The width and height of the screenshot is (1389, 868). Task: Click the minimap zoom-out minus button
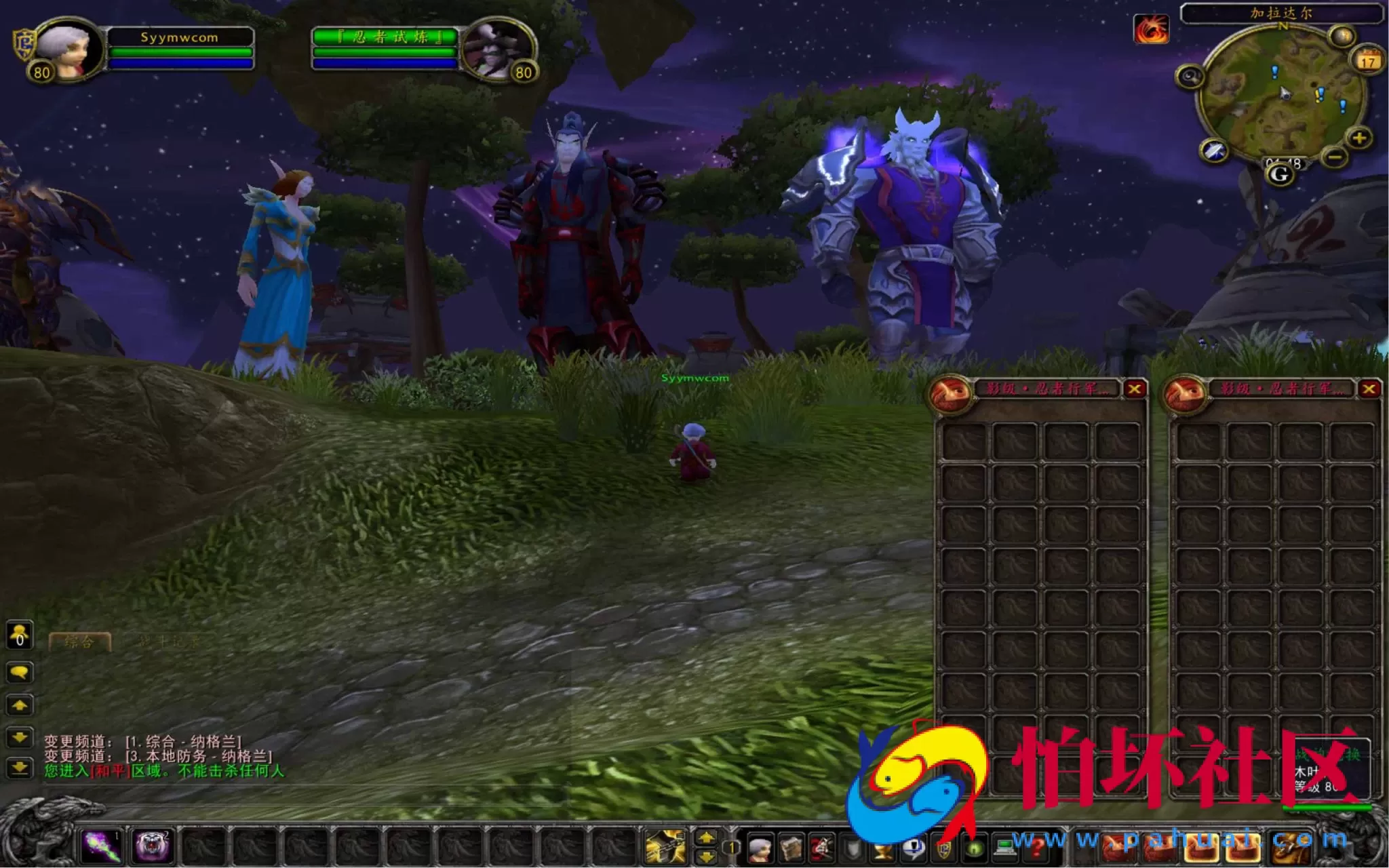point(1333,157)
